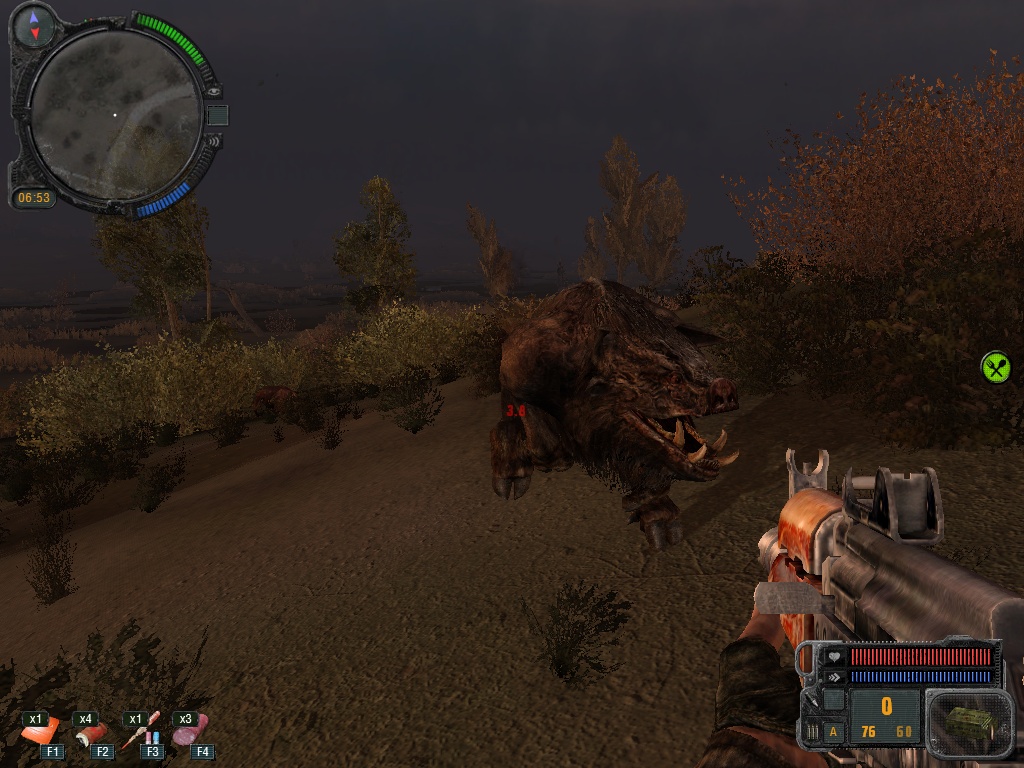Click the green hunger fork-and-knife icon

point(996,367)
